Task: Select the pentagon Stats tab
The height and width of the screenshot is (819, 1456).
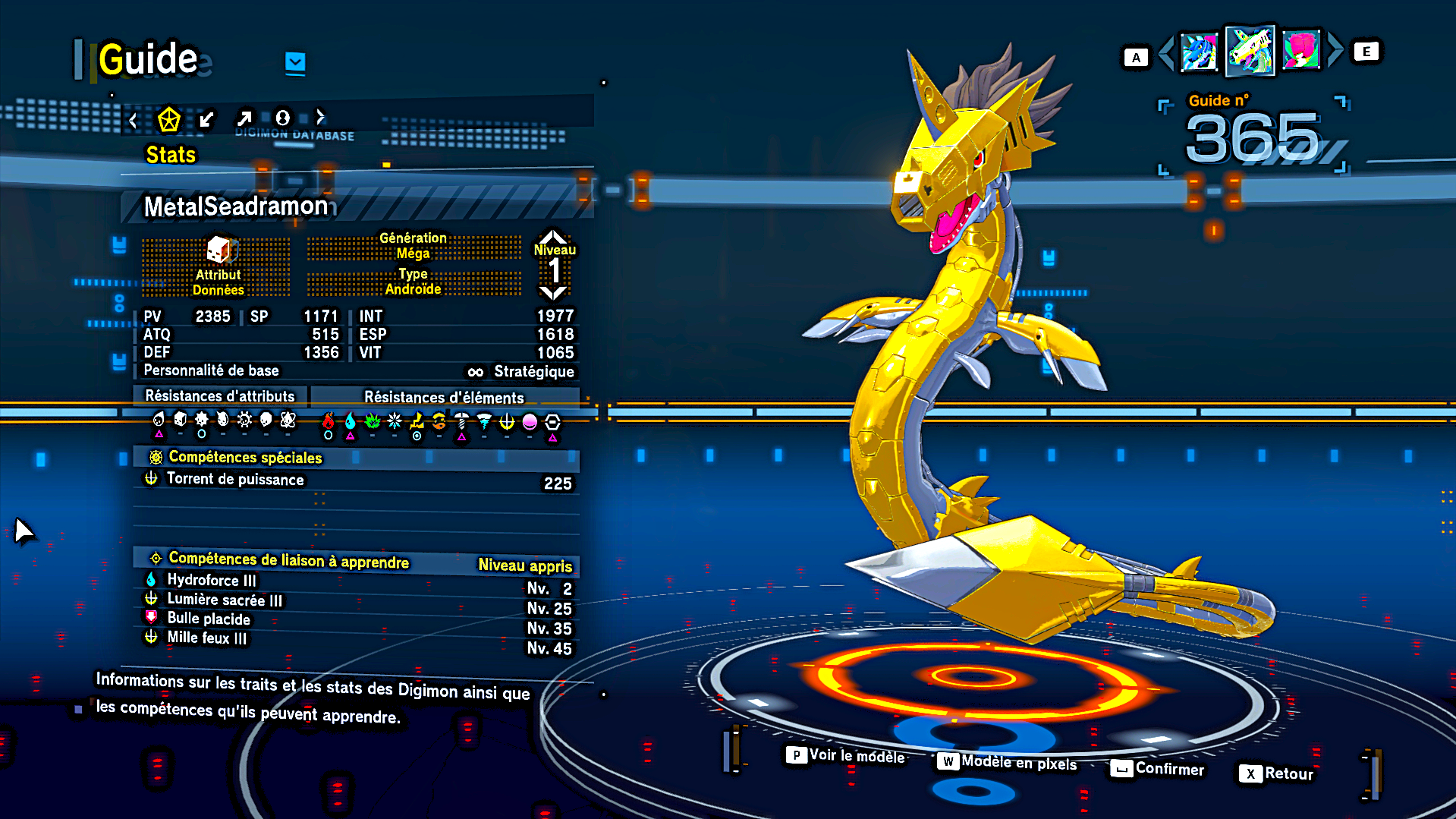Action: [168, 119]
